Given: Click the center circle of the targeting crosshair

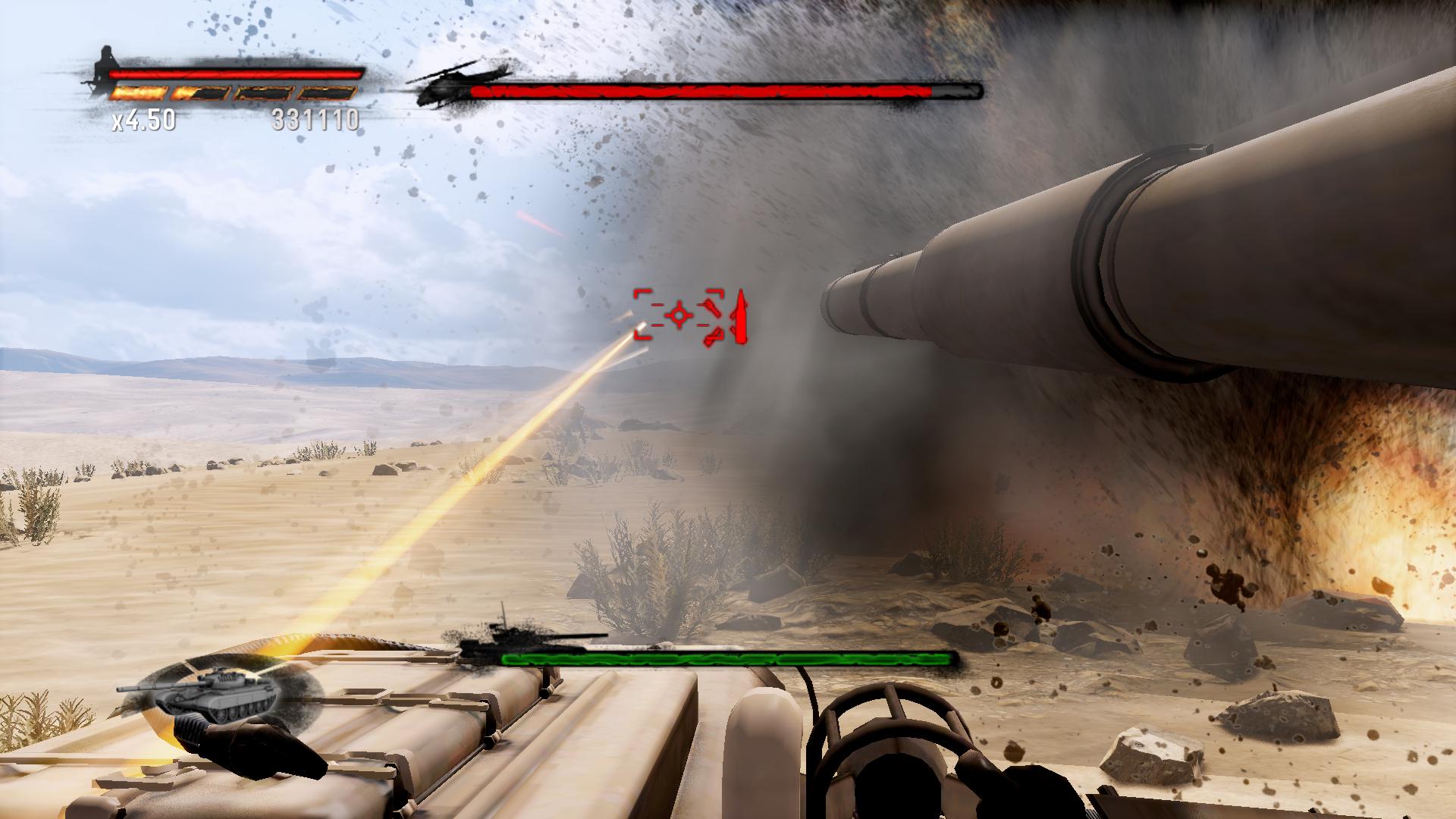Looking at the screenshot, I should pyautogui.click(x=677, y=315).
